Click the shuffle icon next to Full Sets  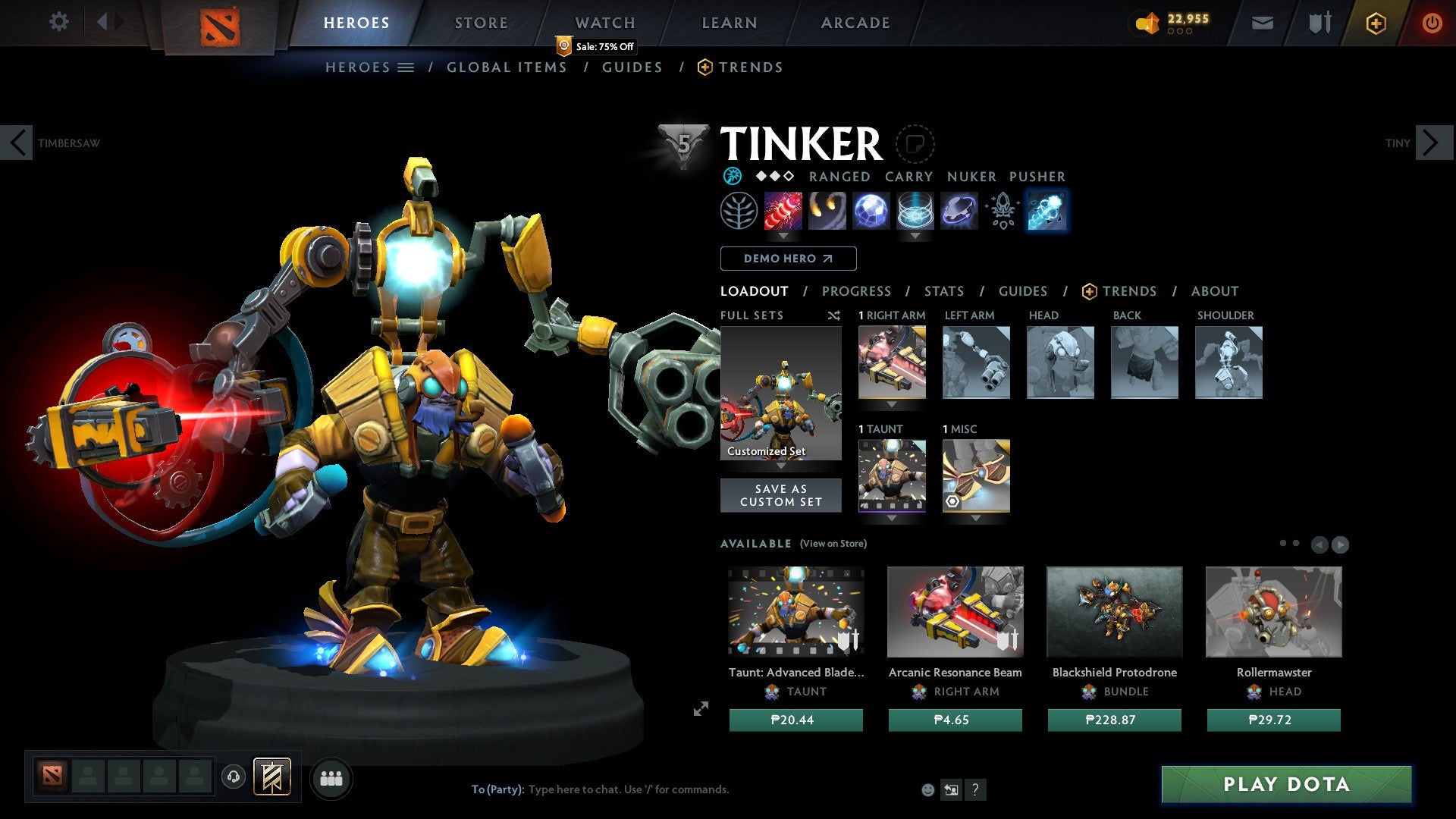click(833, 315)
